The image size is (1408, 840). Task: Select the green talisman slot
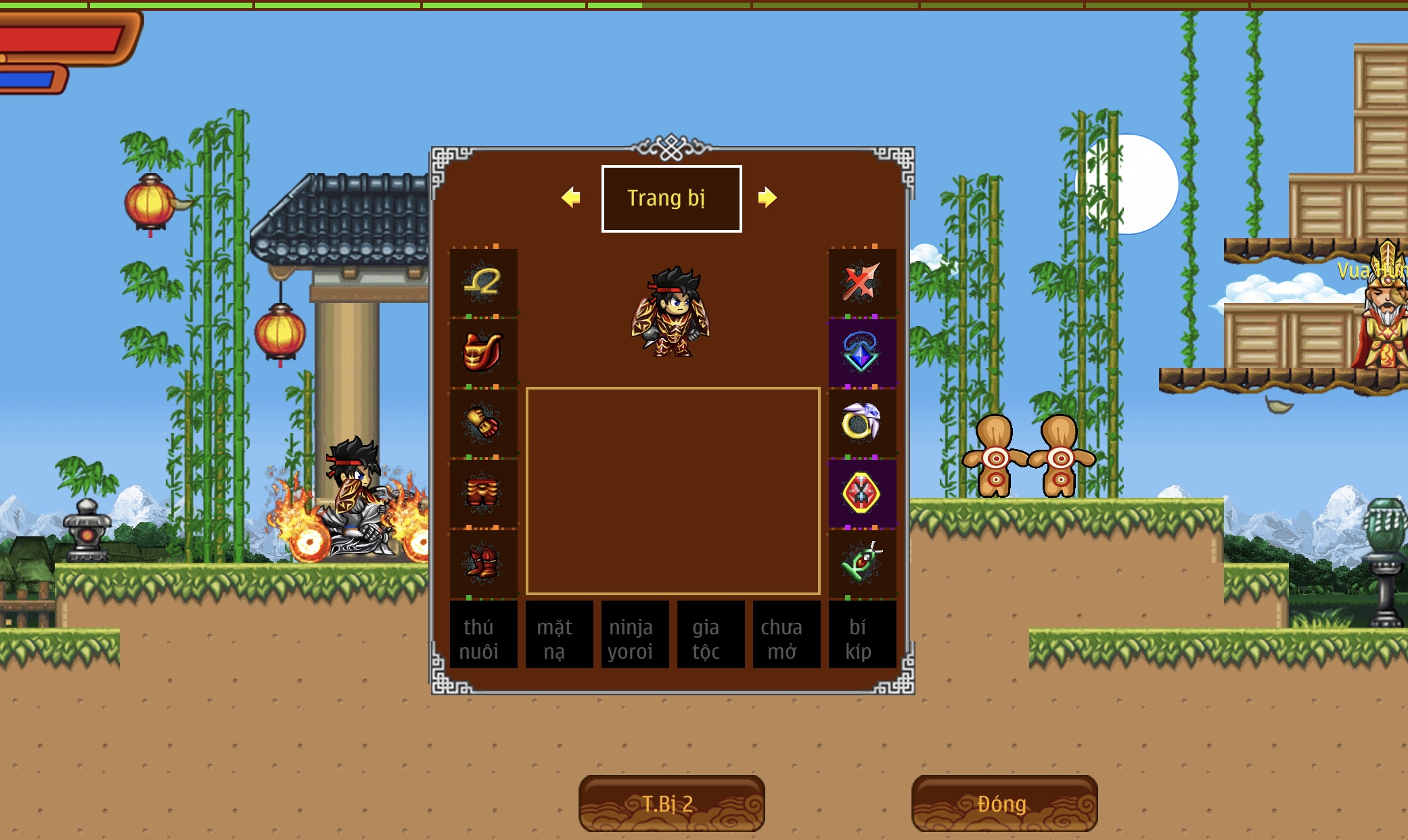(x=862, y=563)
